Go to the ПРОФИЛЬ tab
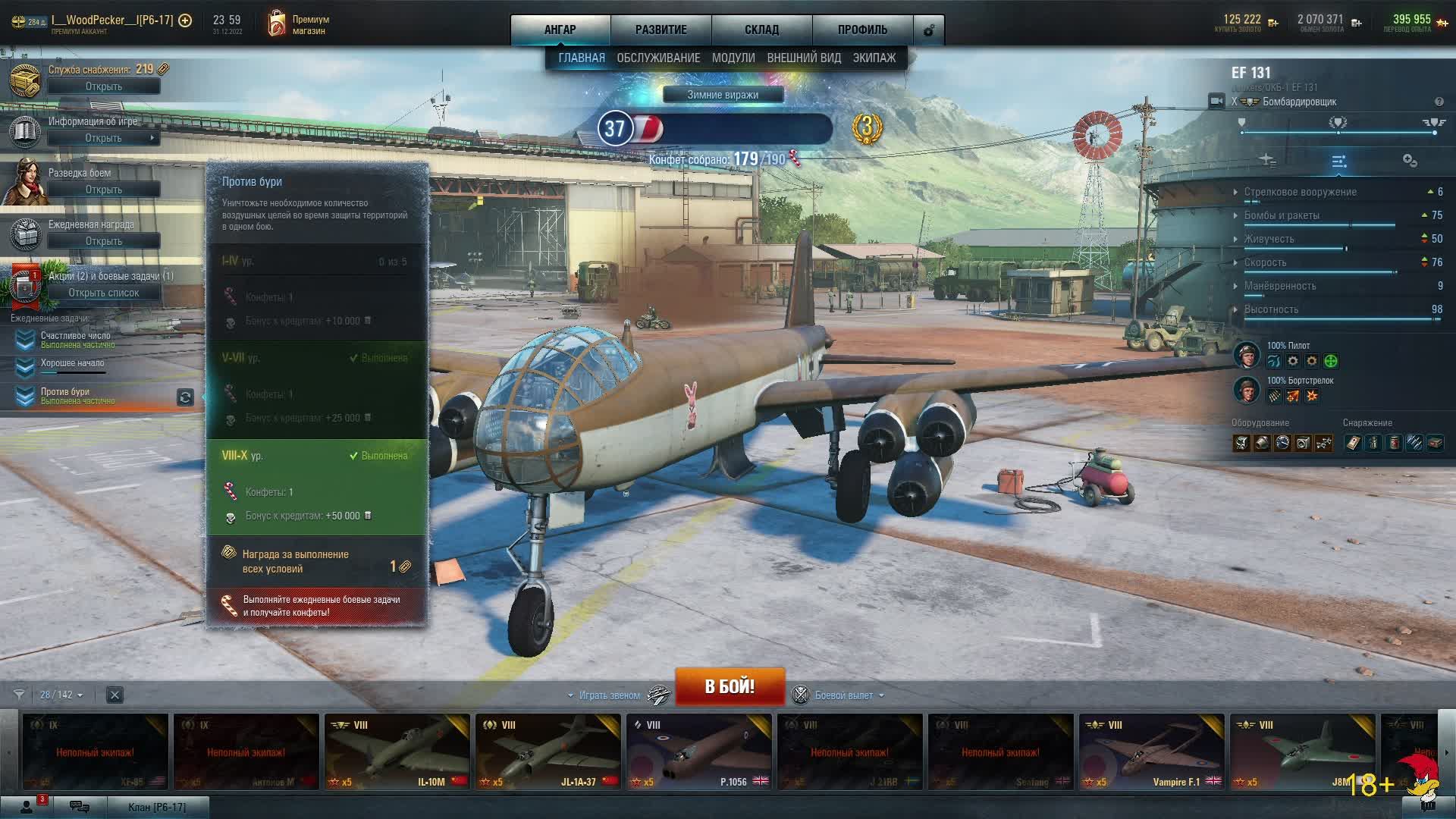 862,30
